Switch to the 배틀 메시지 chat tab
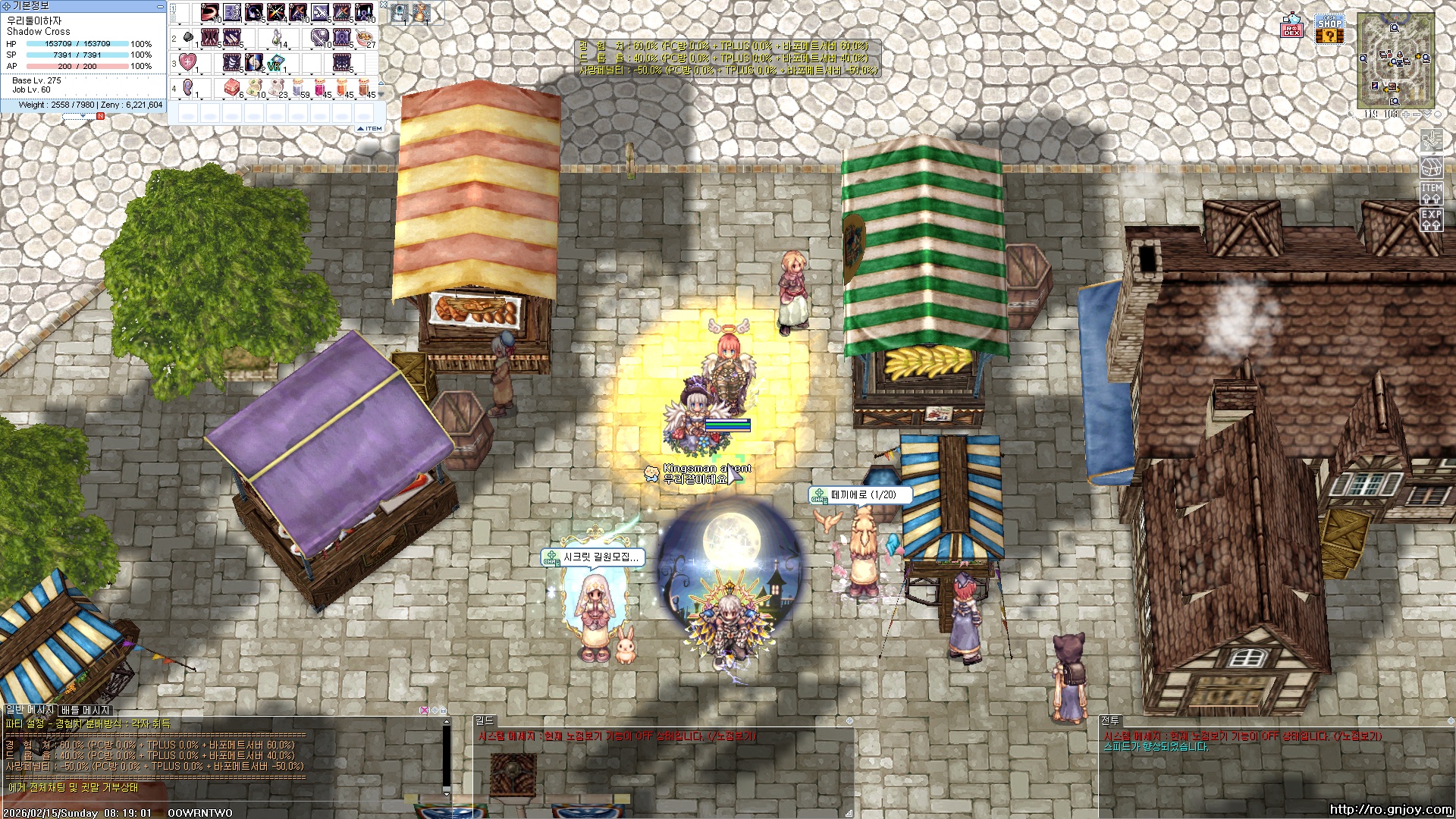Screen dimensions: 1456x819 point(86,710)
